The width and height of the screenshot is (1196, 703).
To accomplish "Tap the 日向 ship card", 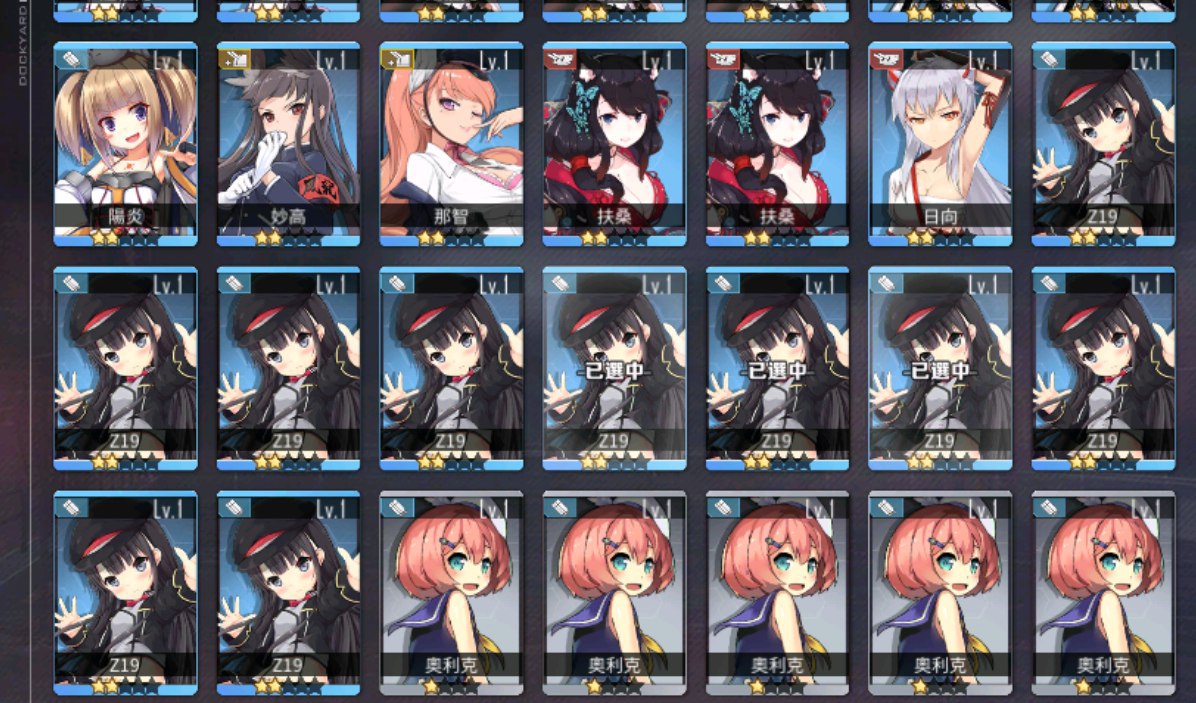I will [x=940, y=143].
